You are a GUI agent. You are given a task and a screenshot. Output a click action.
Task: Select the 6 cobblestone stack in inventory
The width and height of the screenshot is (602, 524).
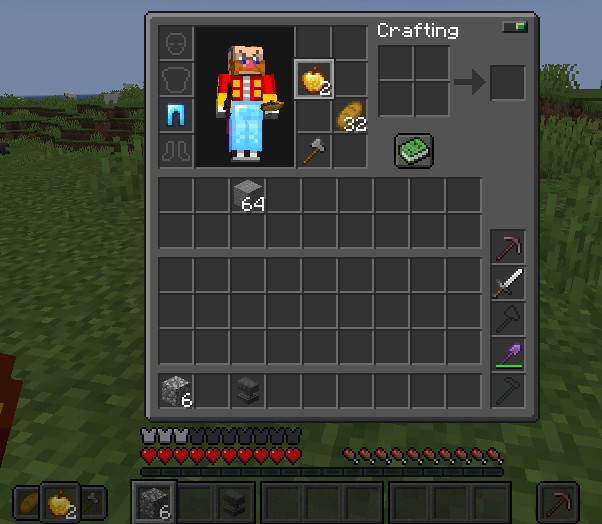[x=176, y=389]
